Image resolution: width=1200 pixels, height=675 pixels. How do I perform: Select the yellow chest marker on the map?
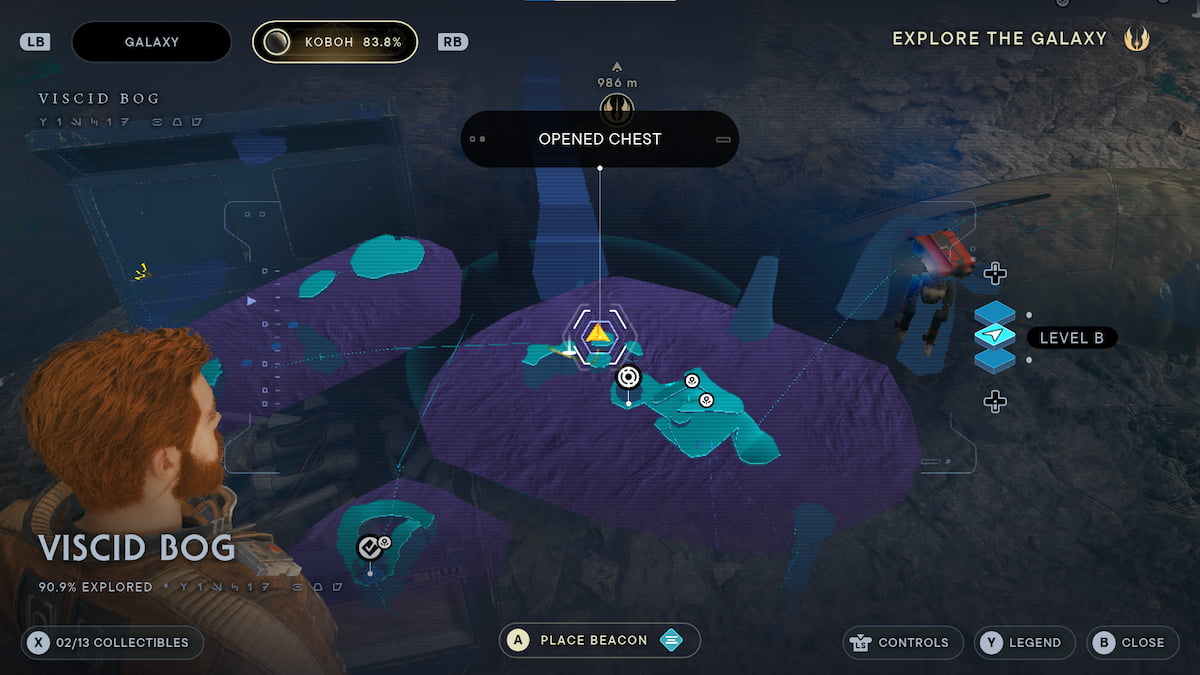(x=598, y=333)
